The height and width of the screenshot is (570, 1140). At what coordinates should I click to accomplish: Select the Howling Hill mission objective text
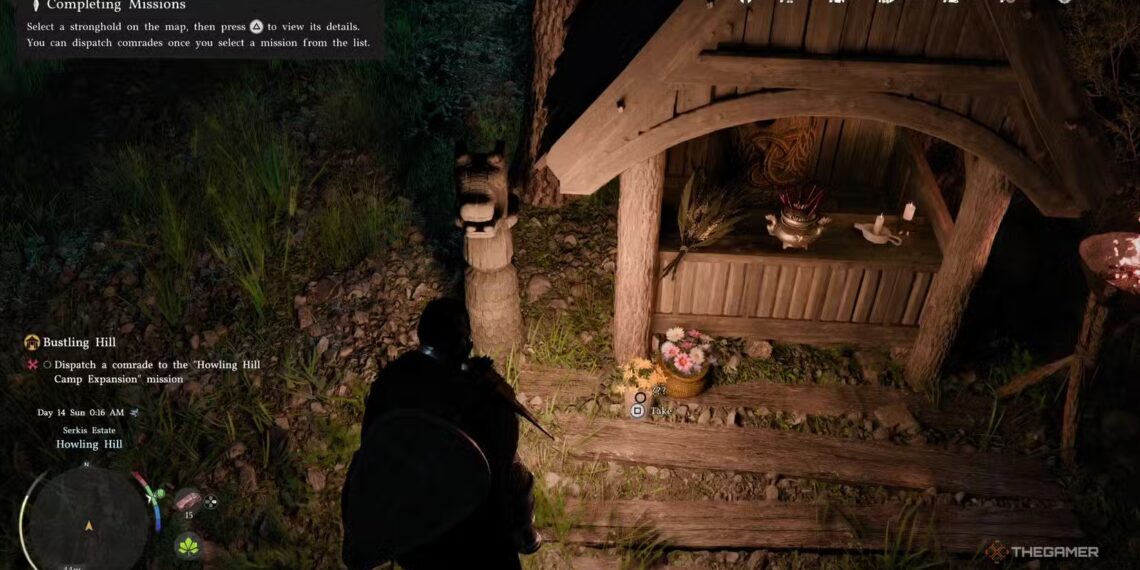157,372
